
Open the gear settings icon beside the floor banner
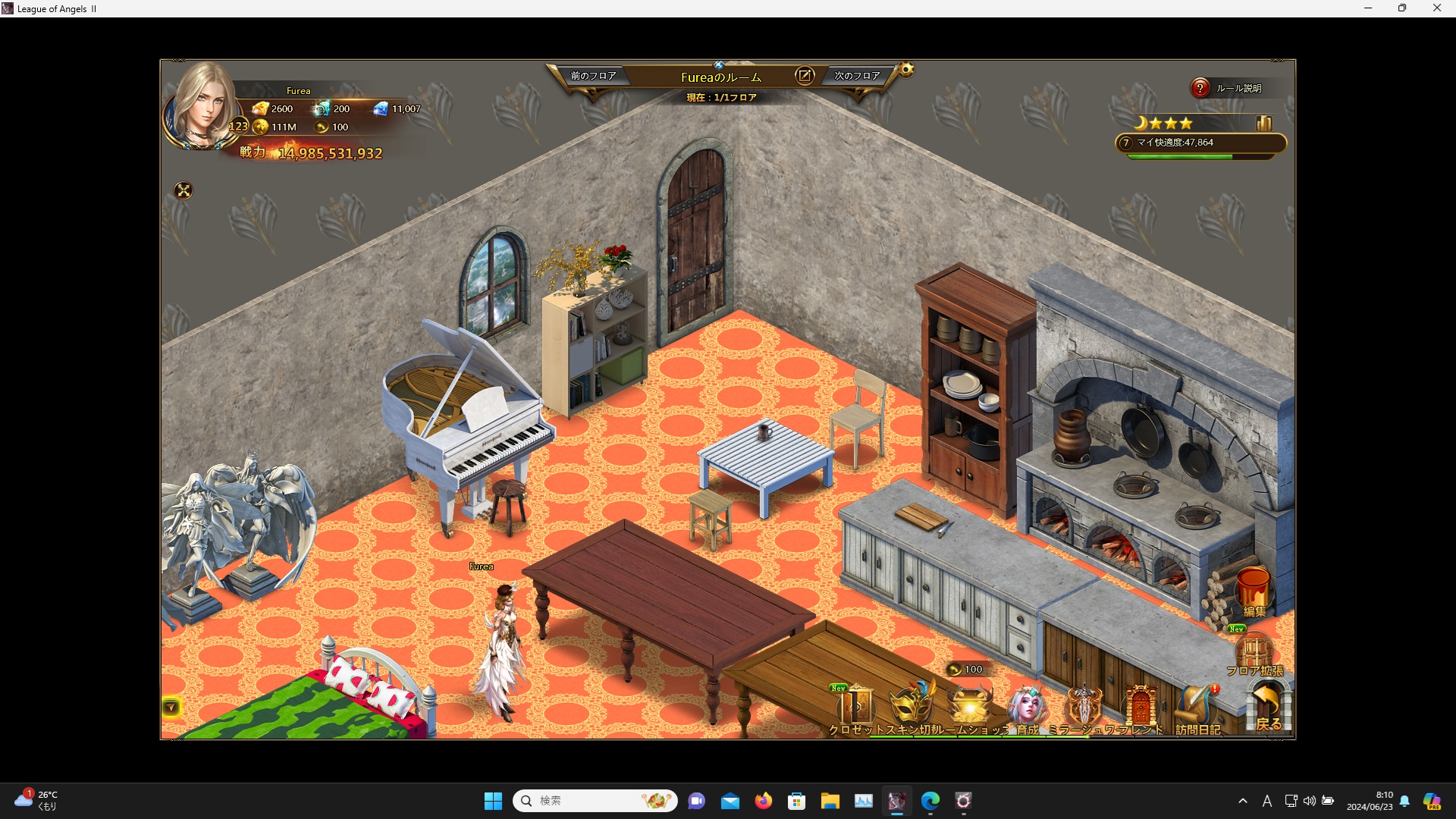tap(906, 71)
